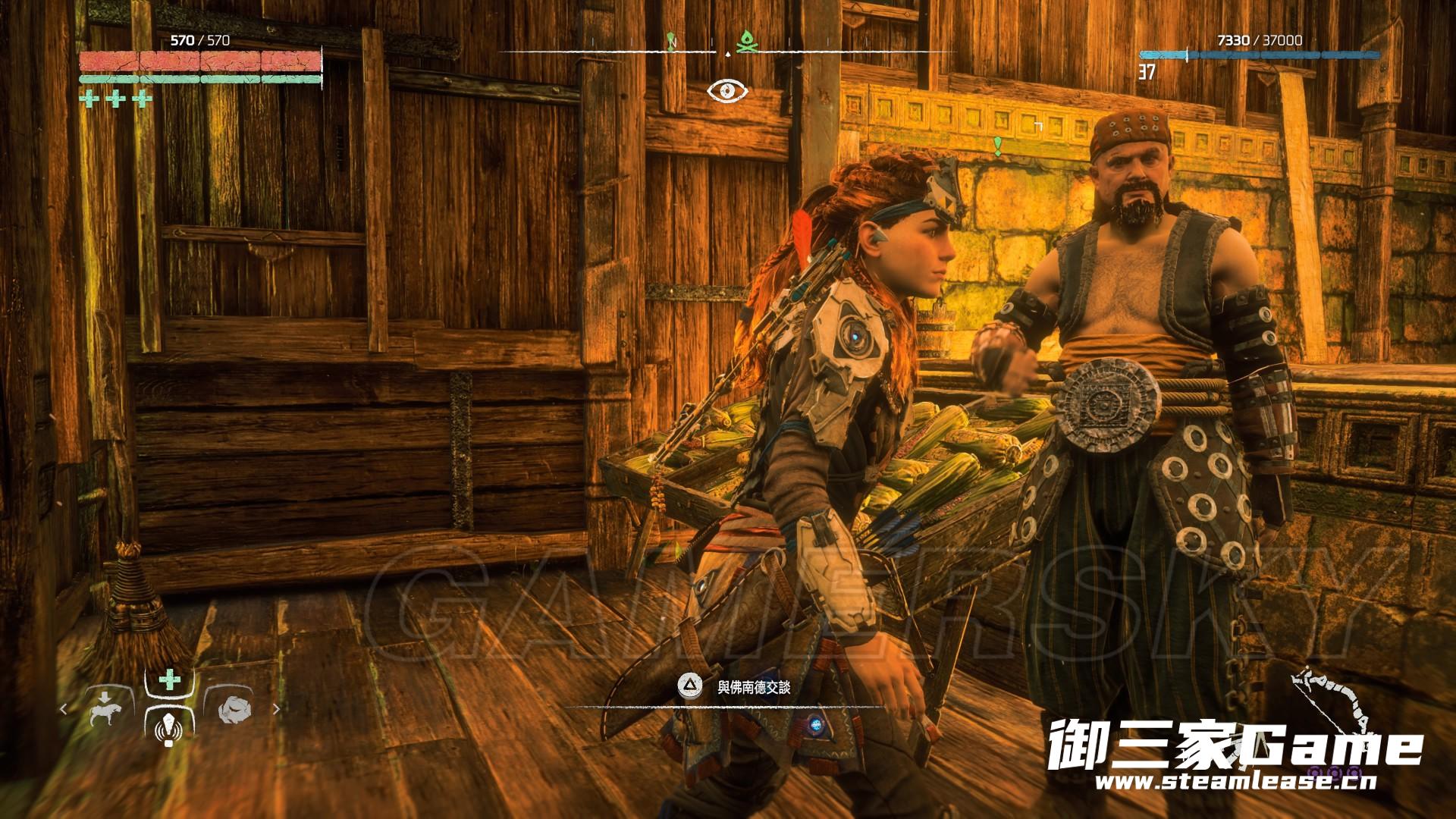Click the eye visibility indicator
The image size is (1456, 819).
[727, 92]
